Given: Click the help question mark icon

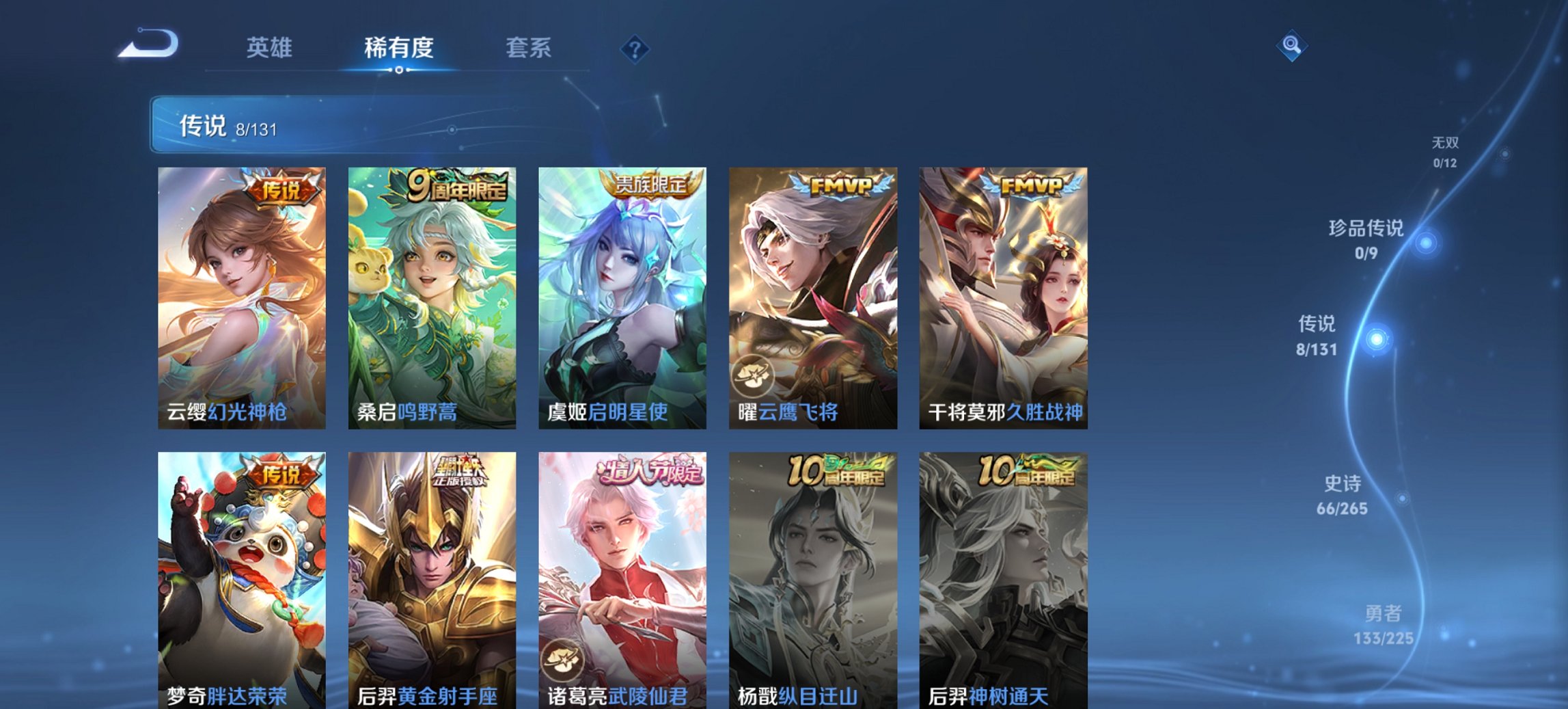Looking at the screenshot, I should coord(636,49).
